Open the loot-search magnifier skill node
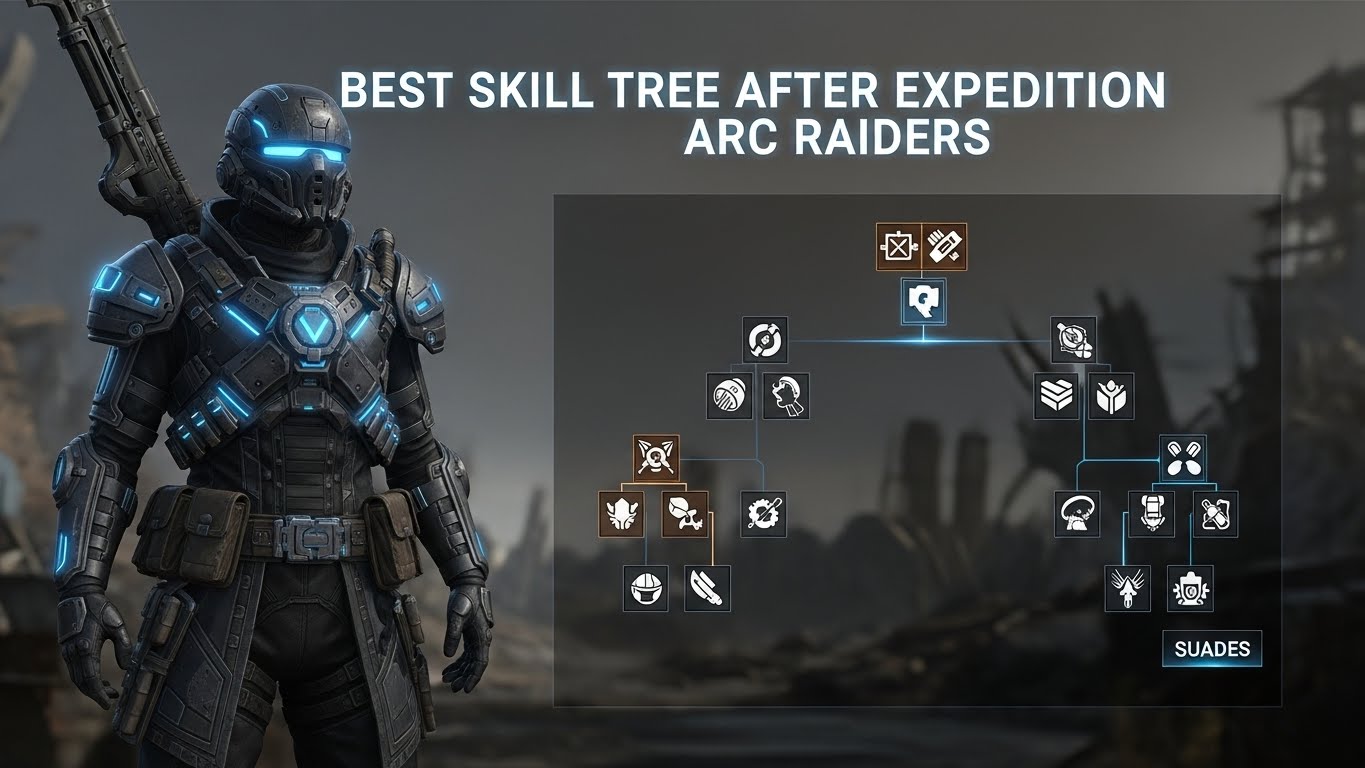1365x768 pixels. (1072, 341)
